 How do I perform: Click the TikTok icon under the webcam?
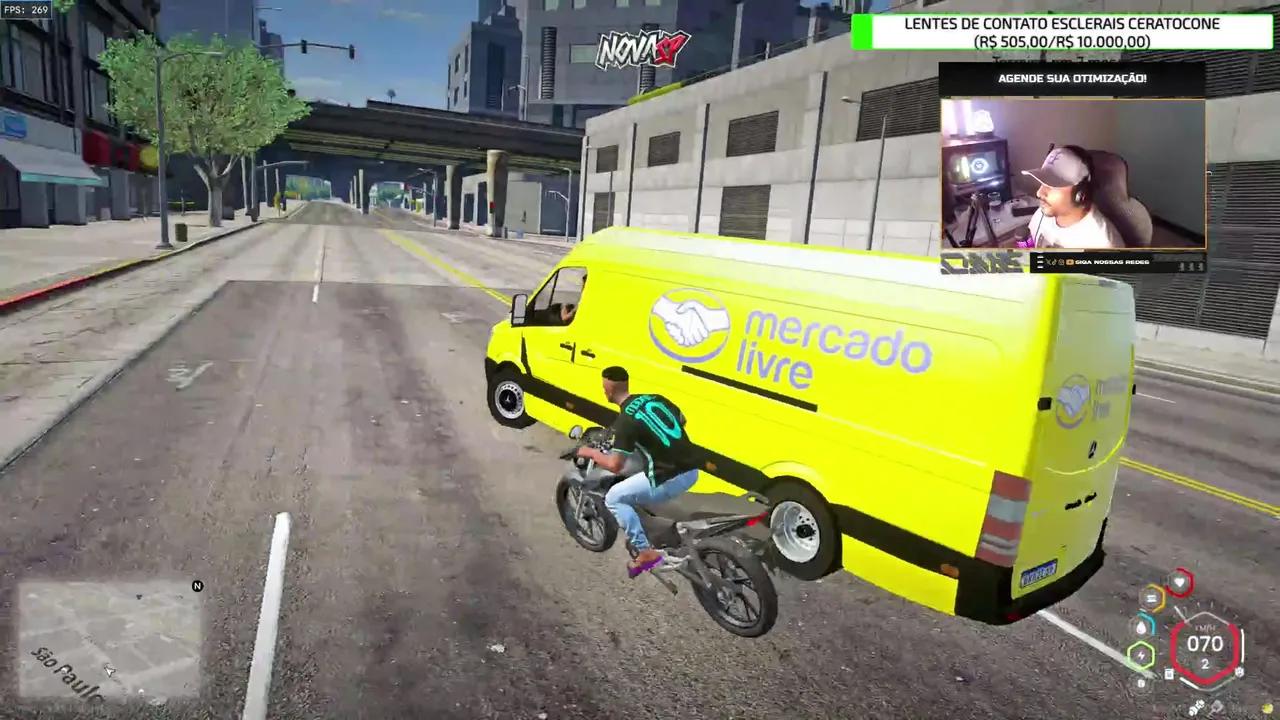[1053, 262]
